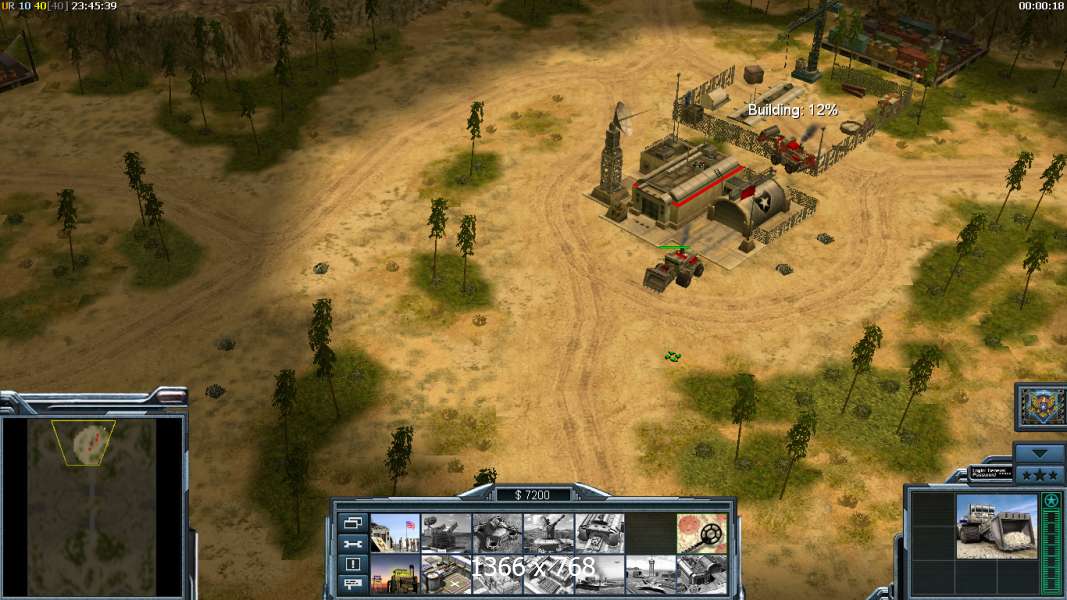
Task: Open the general's medal emblem panel
Action: (x=1041, y=407)
